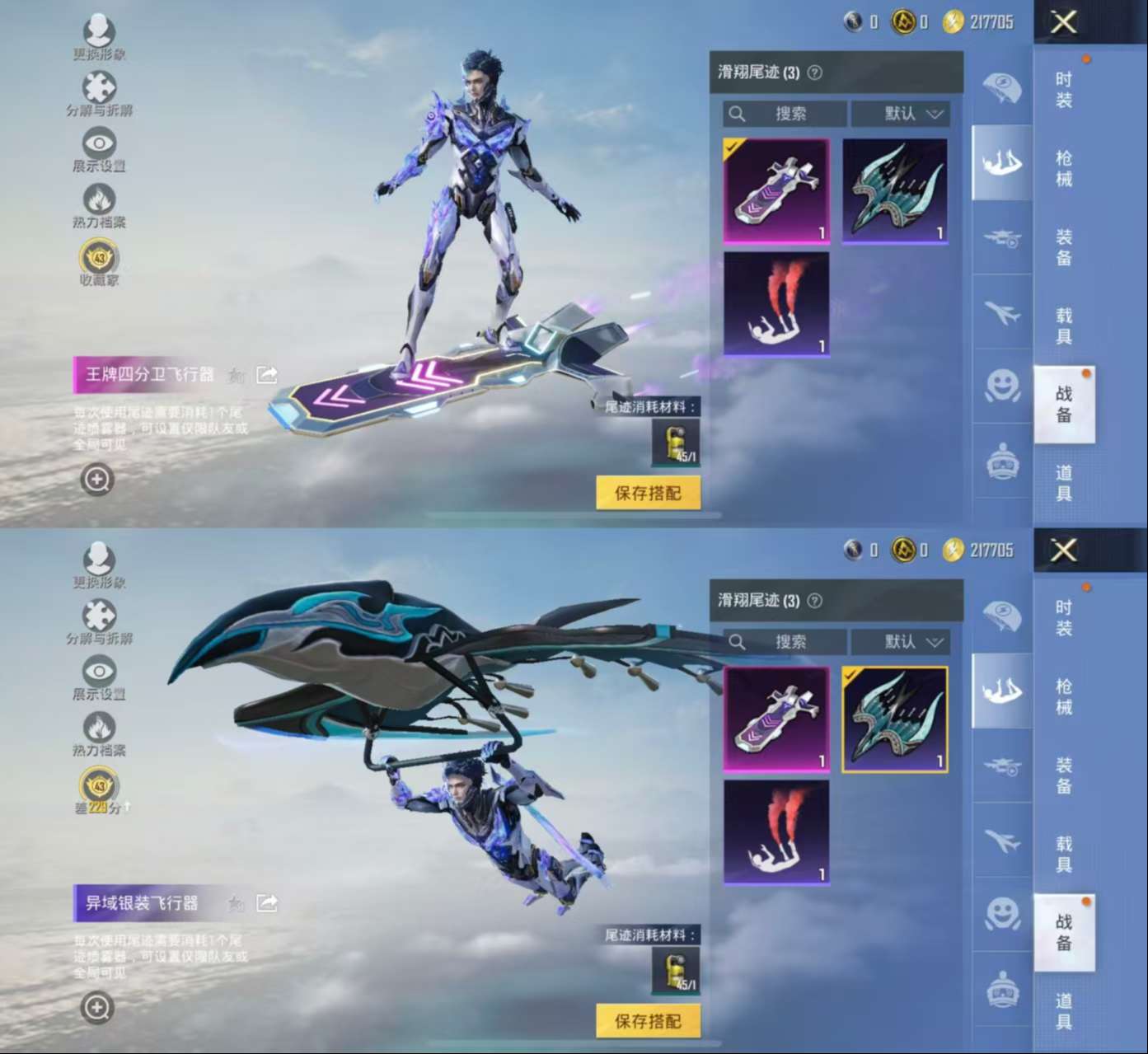Select the checkmarked teal winged glider thumbnail
The width and height of the screenshot is (1148, 1054).
[894, 719]
